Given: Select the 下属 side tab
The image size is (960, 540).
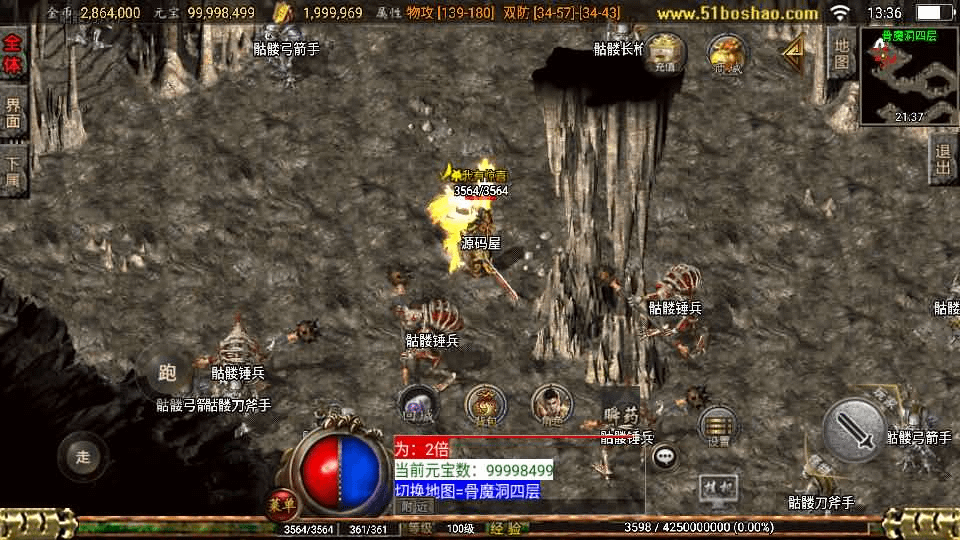Looking at the screenshot, I should tap(13, 172).
